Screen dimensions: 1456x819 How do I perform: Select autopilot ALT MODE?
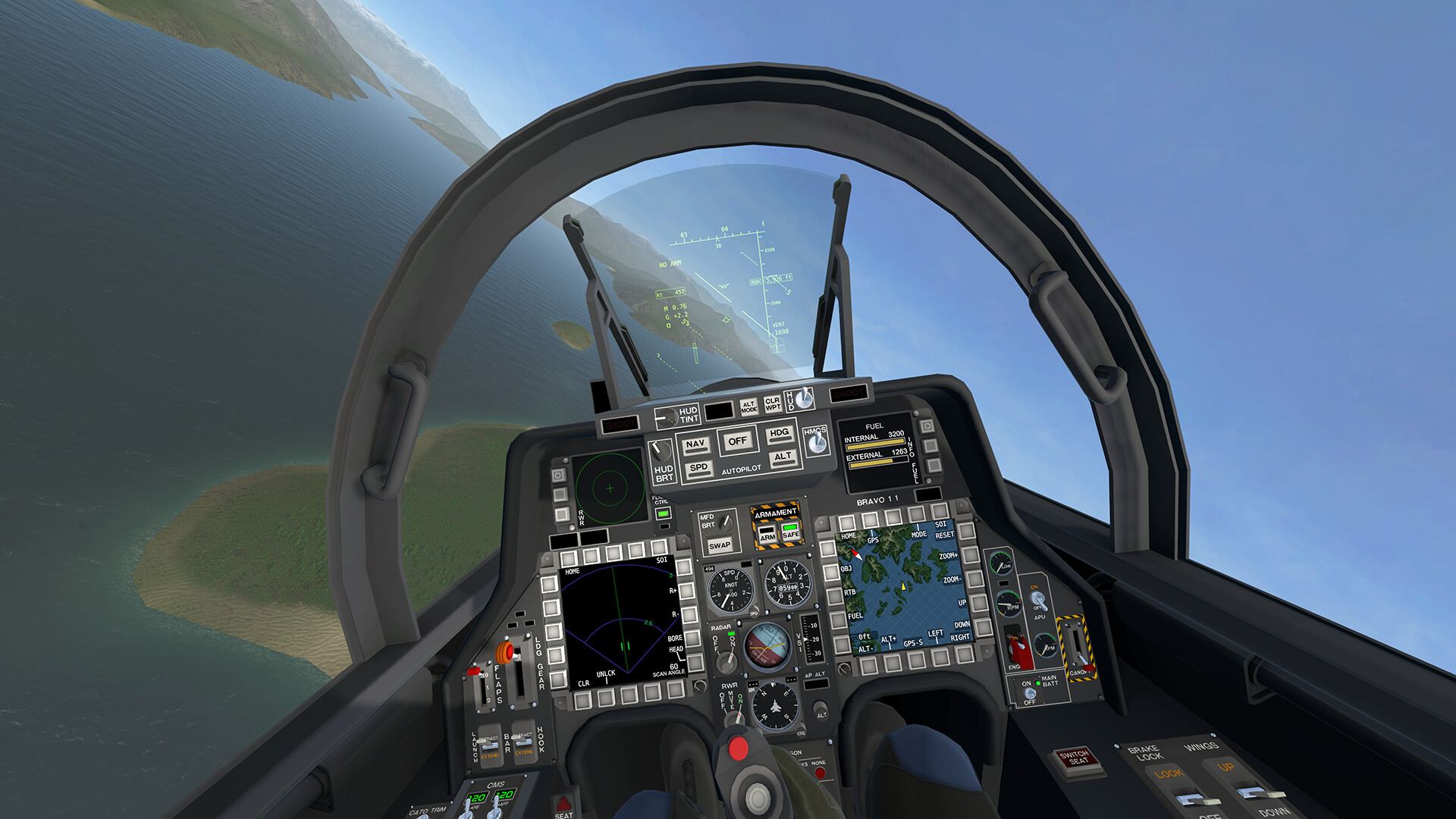click(748, 406)
